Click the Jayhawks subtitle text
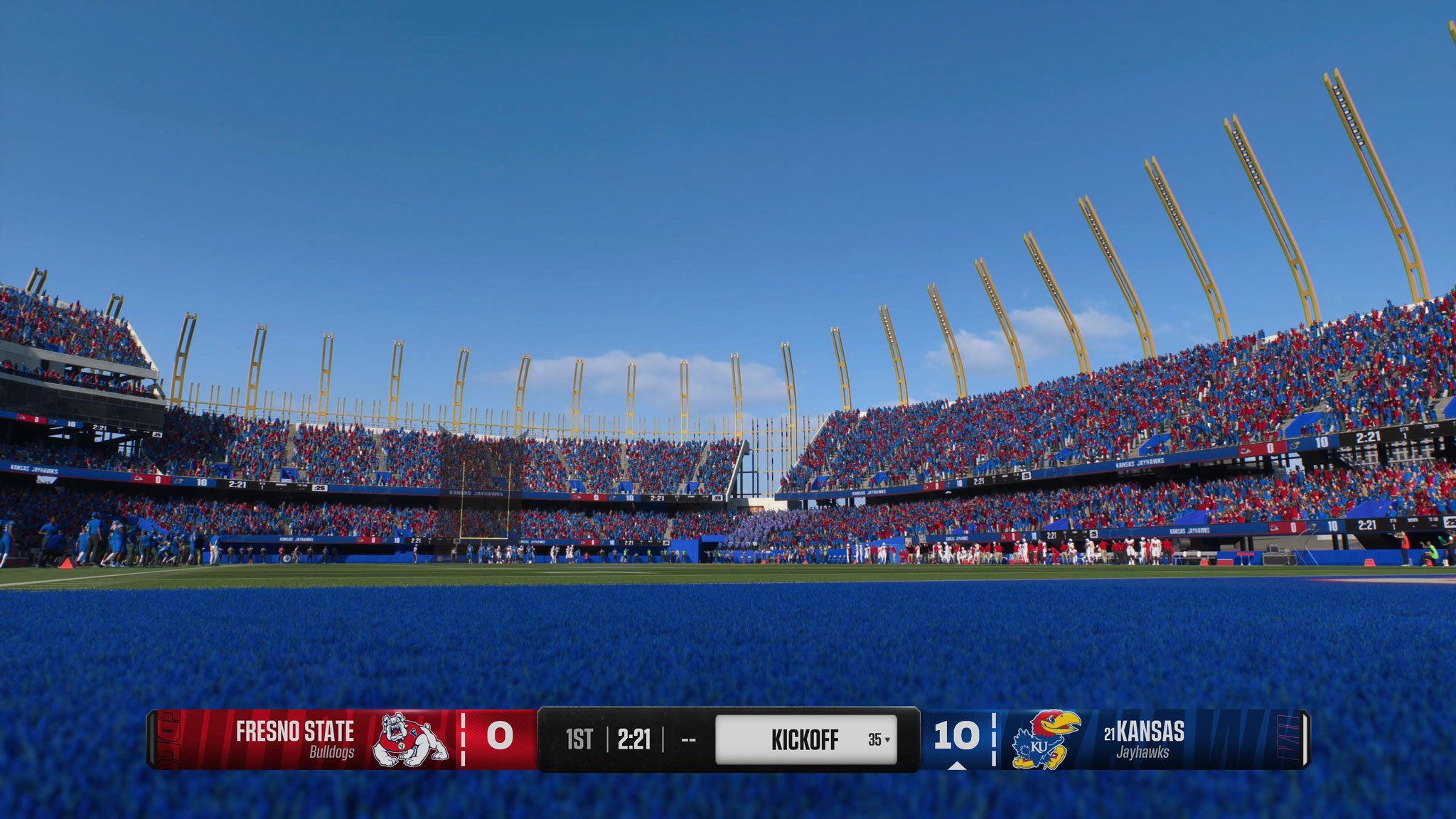The image size is (1456, 819). [x=1145, y=751]
